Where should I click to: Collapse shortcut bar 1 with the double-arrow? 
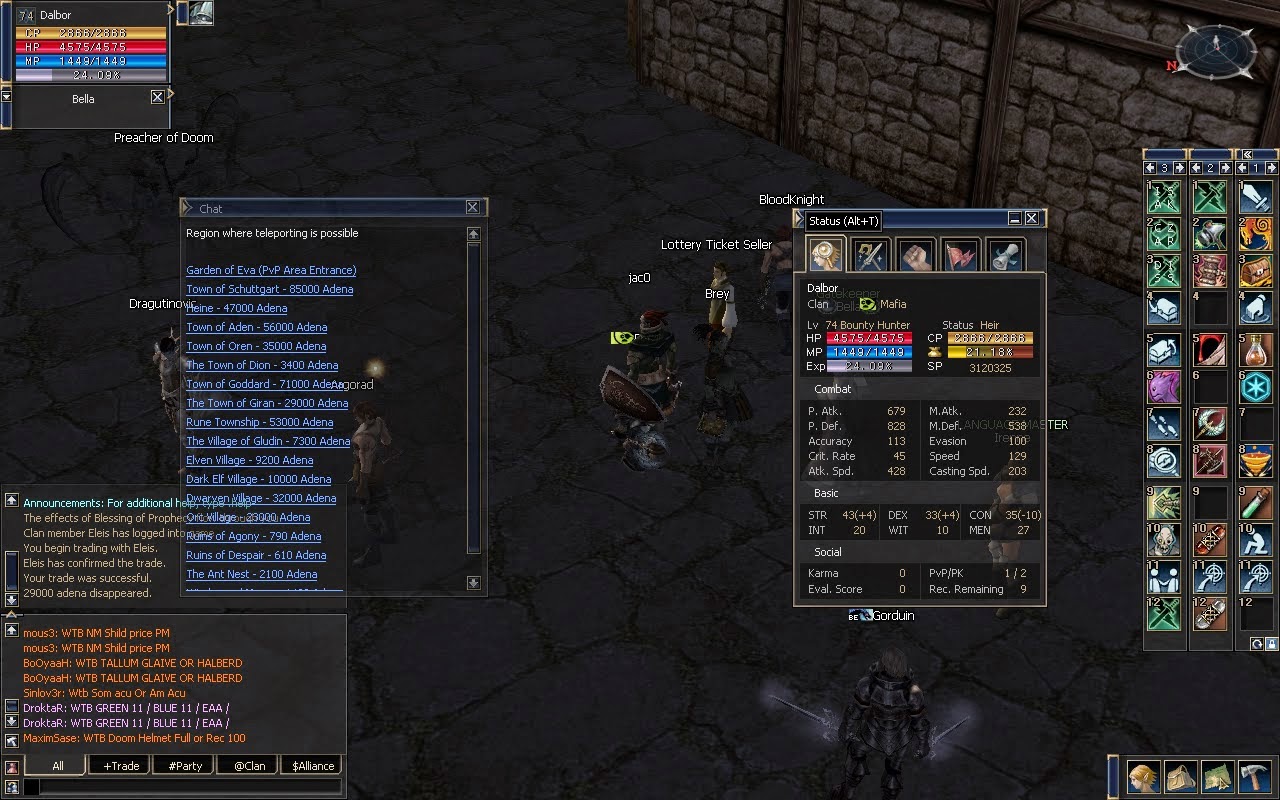point(1248,154)
